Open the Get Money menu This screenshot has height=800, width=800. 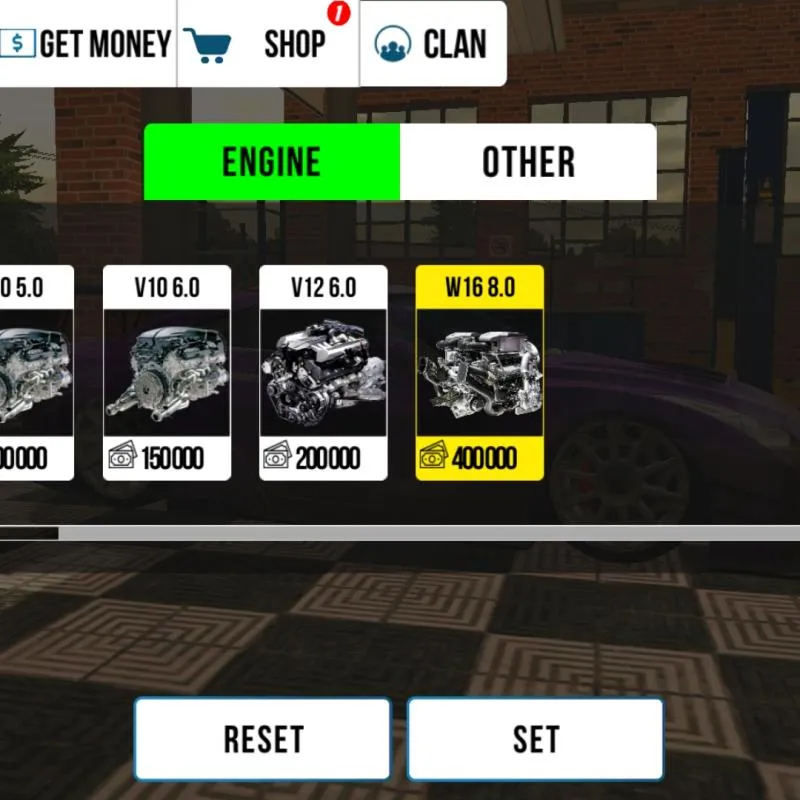pos(87,44)
